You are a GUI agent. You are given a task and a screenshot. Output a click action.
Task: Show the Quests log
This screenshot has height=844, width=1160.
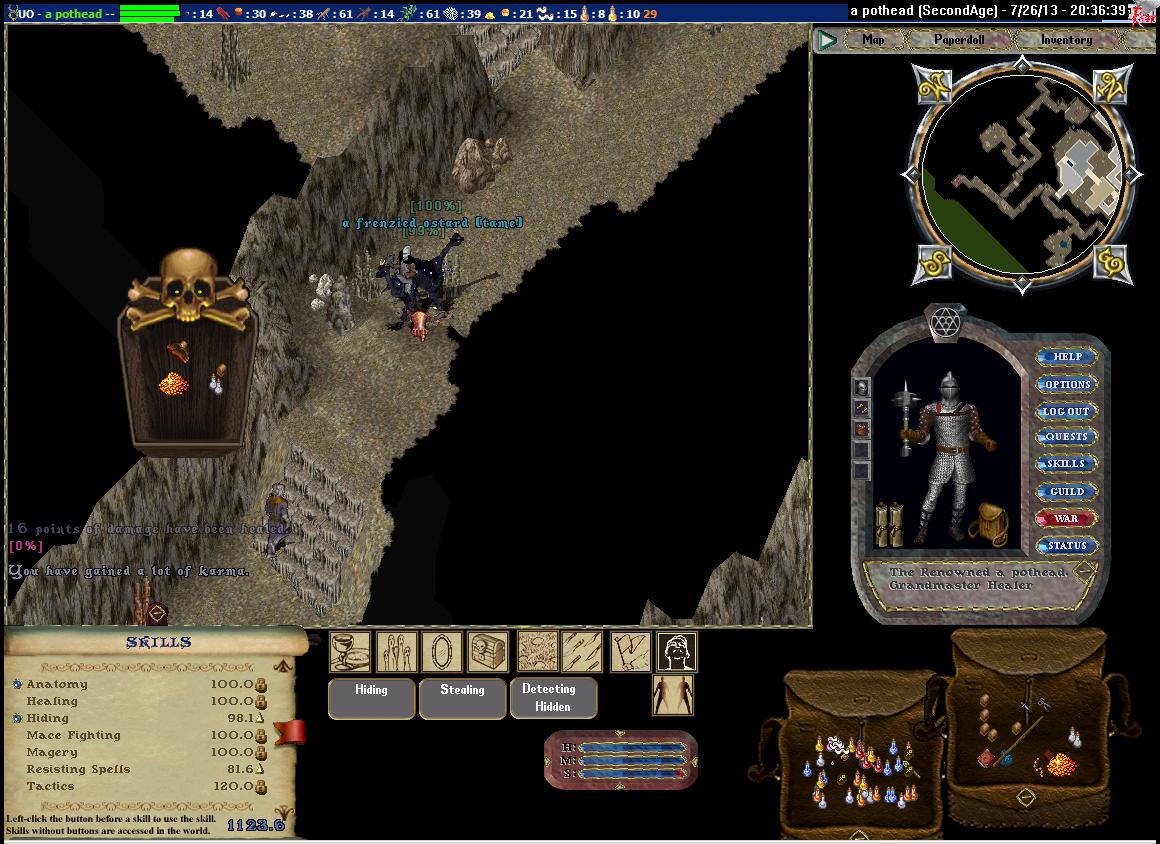[x=1066, y=437]
